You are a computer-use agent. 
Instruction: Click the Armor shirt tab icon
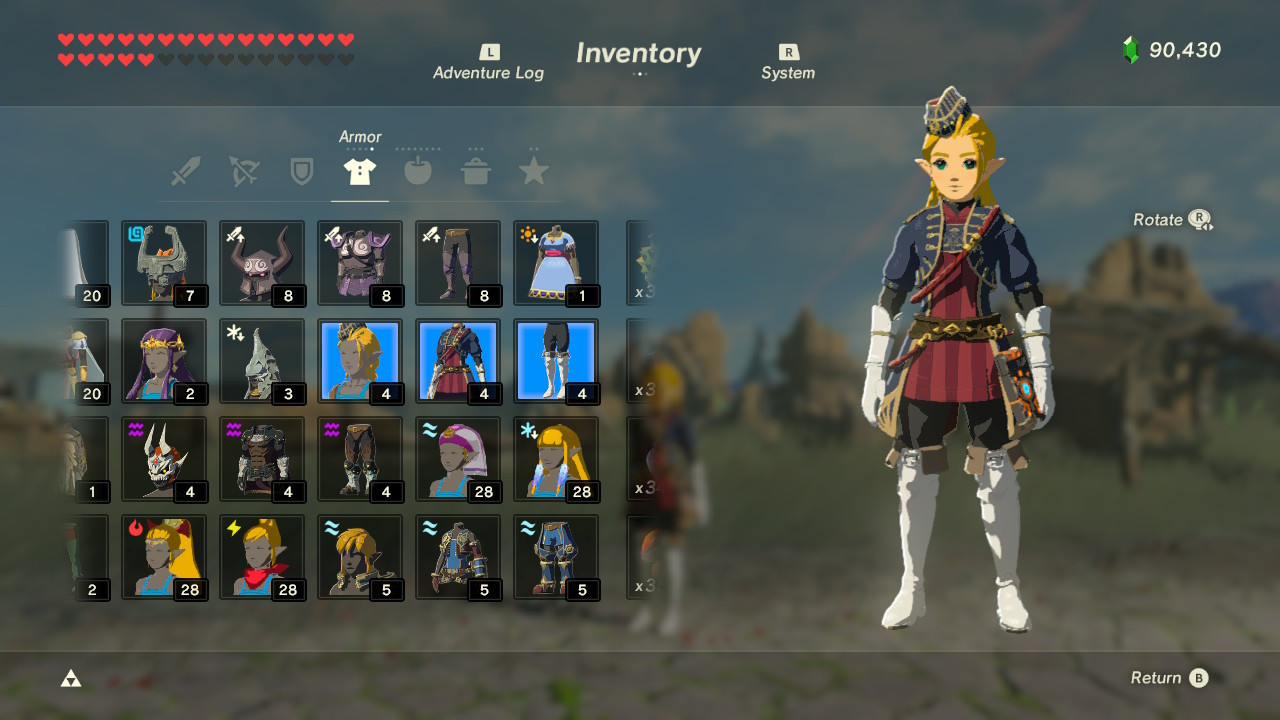tap(359, 170)
